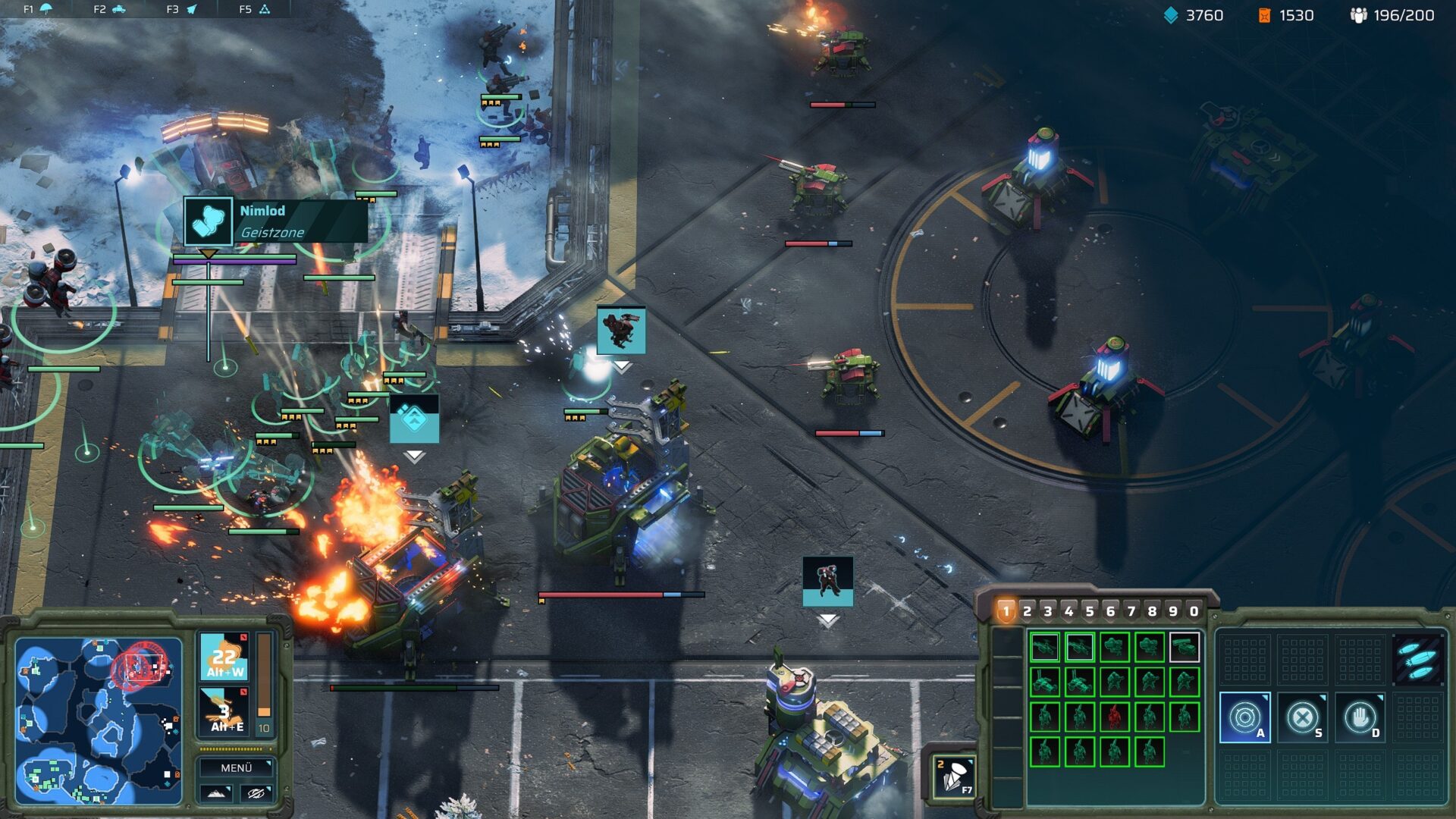Adjust the vertical rate slider showing 10
Image resolution: width=1456 pixels, height=819 pixels.
pyautogui.click(x=264, y=675)
